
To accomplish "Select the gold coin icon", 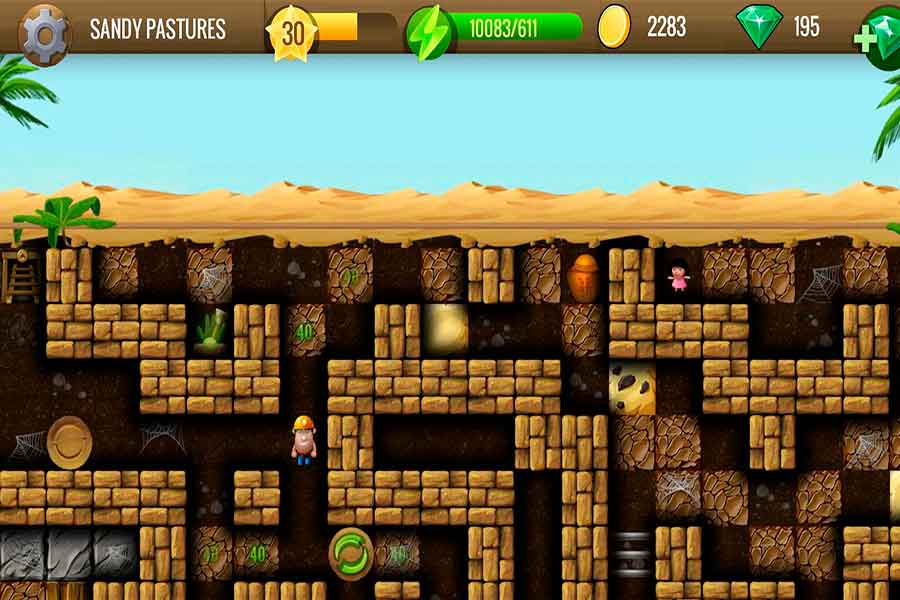I will [614, 27].
